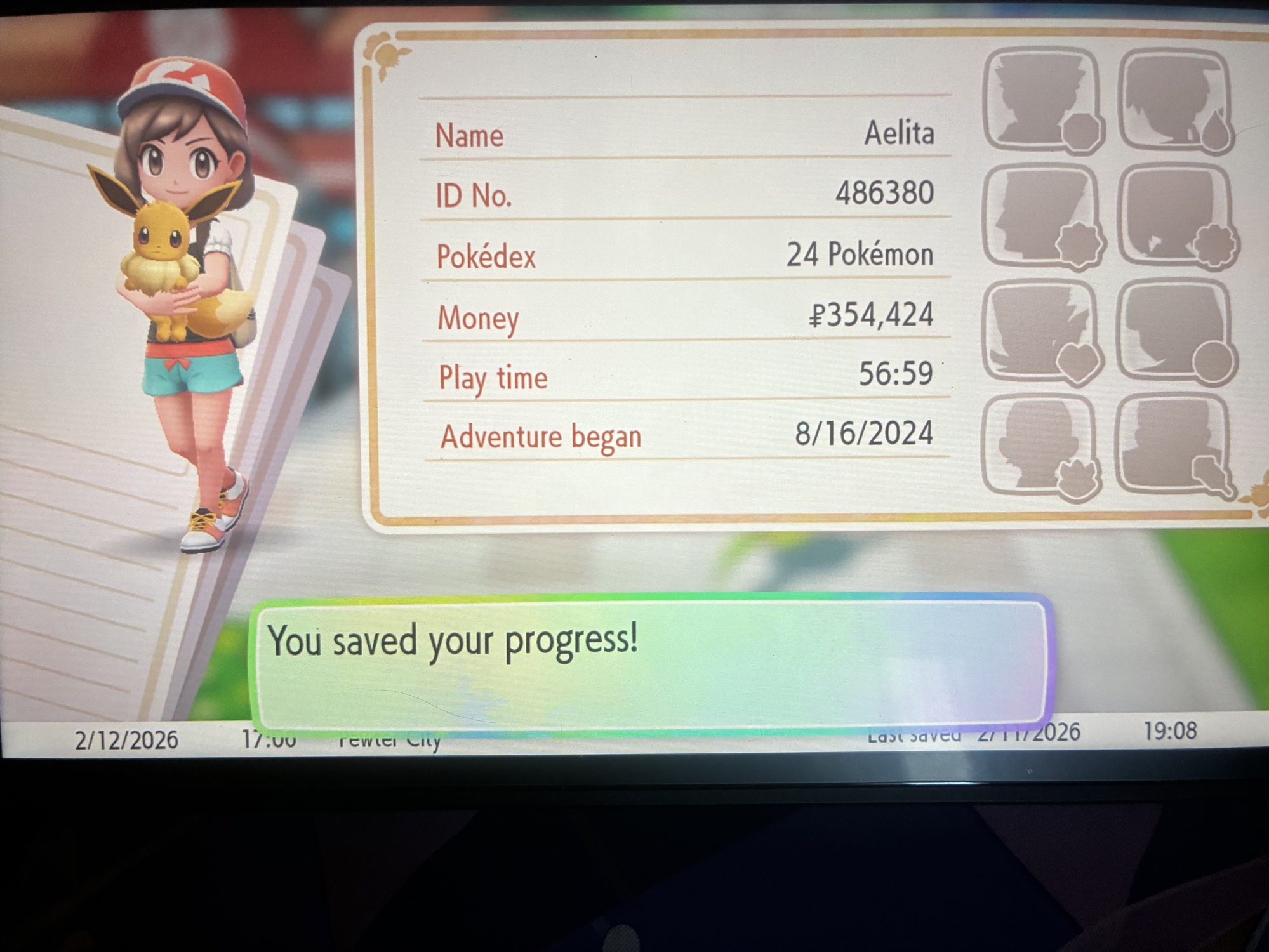Select Brock's Boulder Badge slot
This screenshot has width=1269, height=952.
click(1042, 100)
